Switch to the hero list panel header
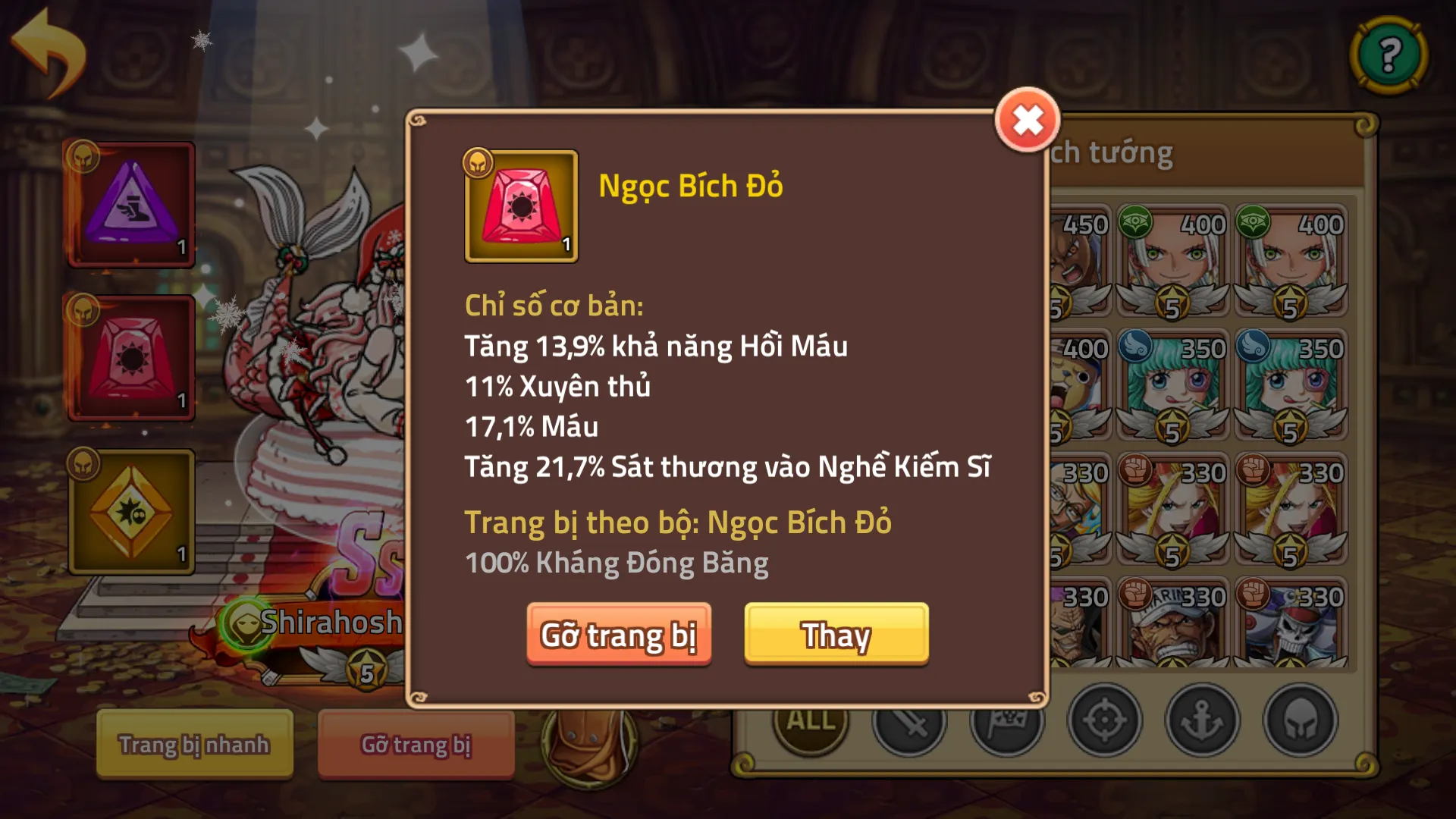This screenshot has width=1456, height=819. 1115,152
